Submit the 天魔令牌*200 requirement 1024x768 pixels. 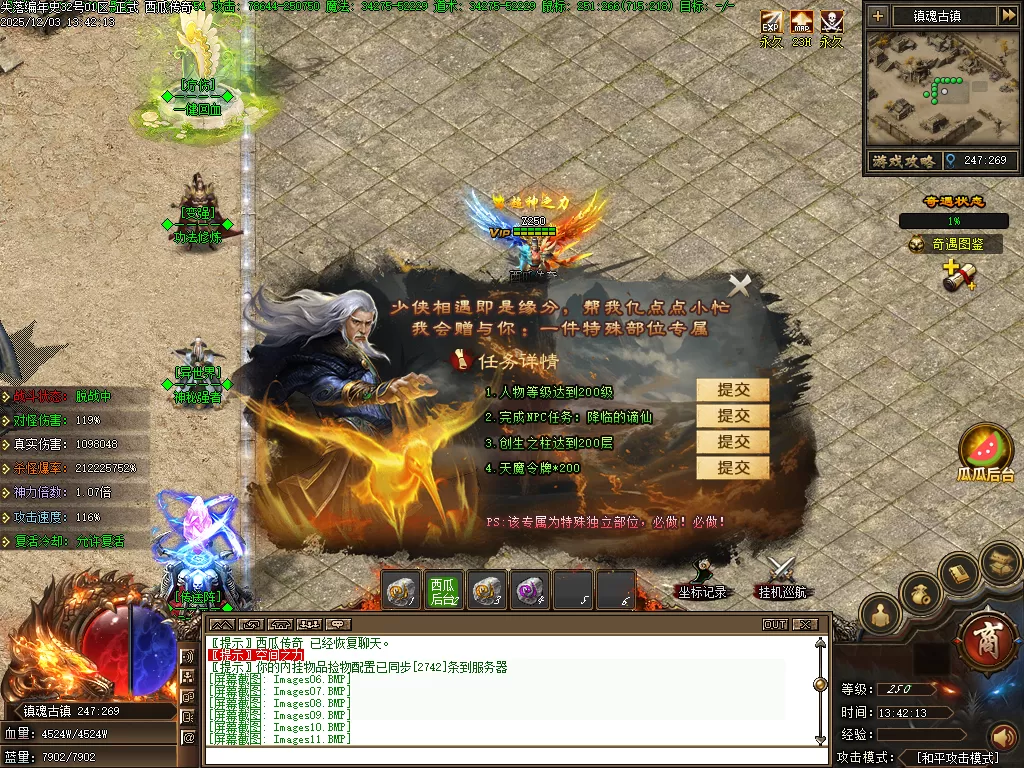pos(733,467)
